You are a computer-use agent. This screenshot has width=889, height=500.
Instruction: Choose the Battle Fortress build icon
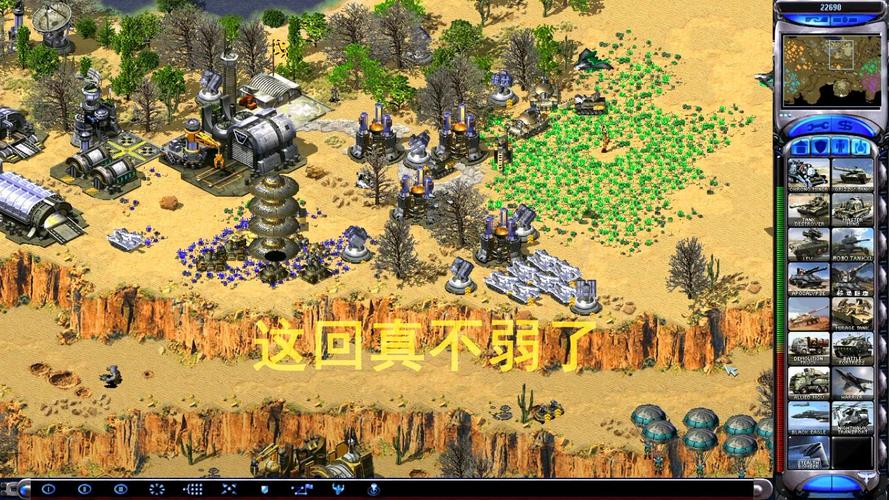851,347
